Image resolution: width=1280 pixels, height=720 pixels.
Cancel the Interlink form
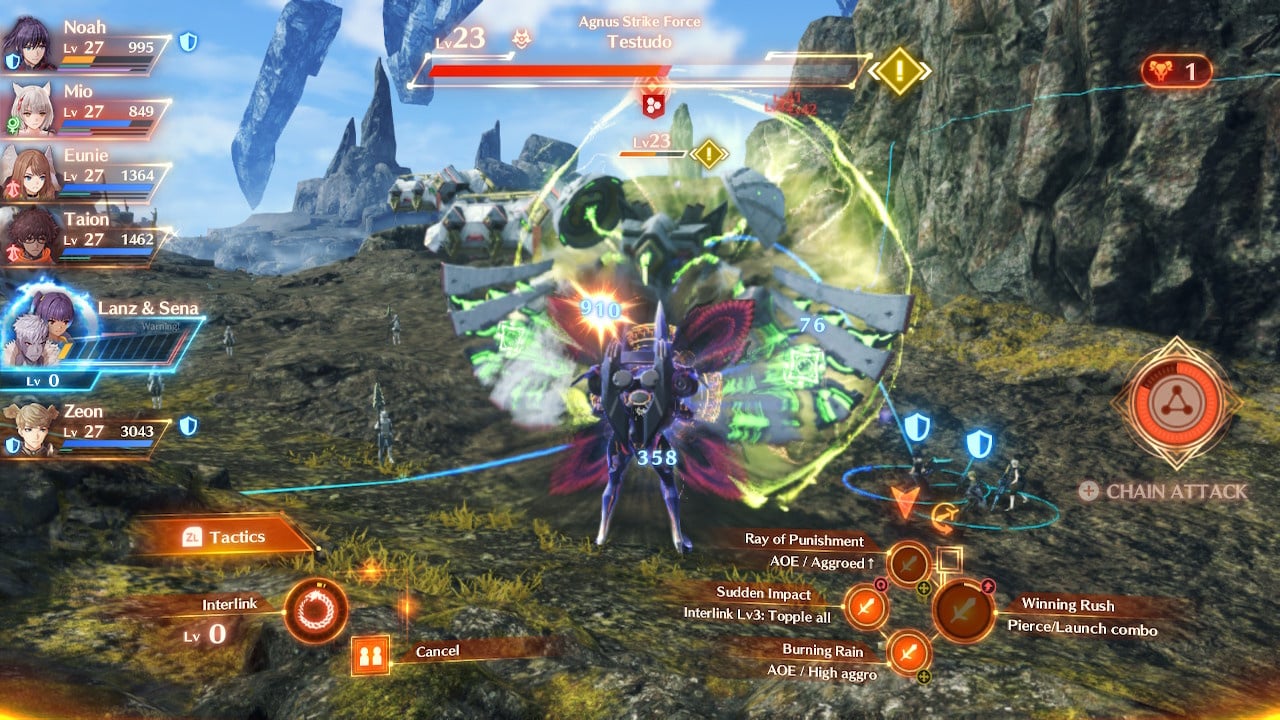370,656
